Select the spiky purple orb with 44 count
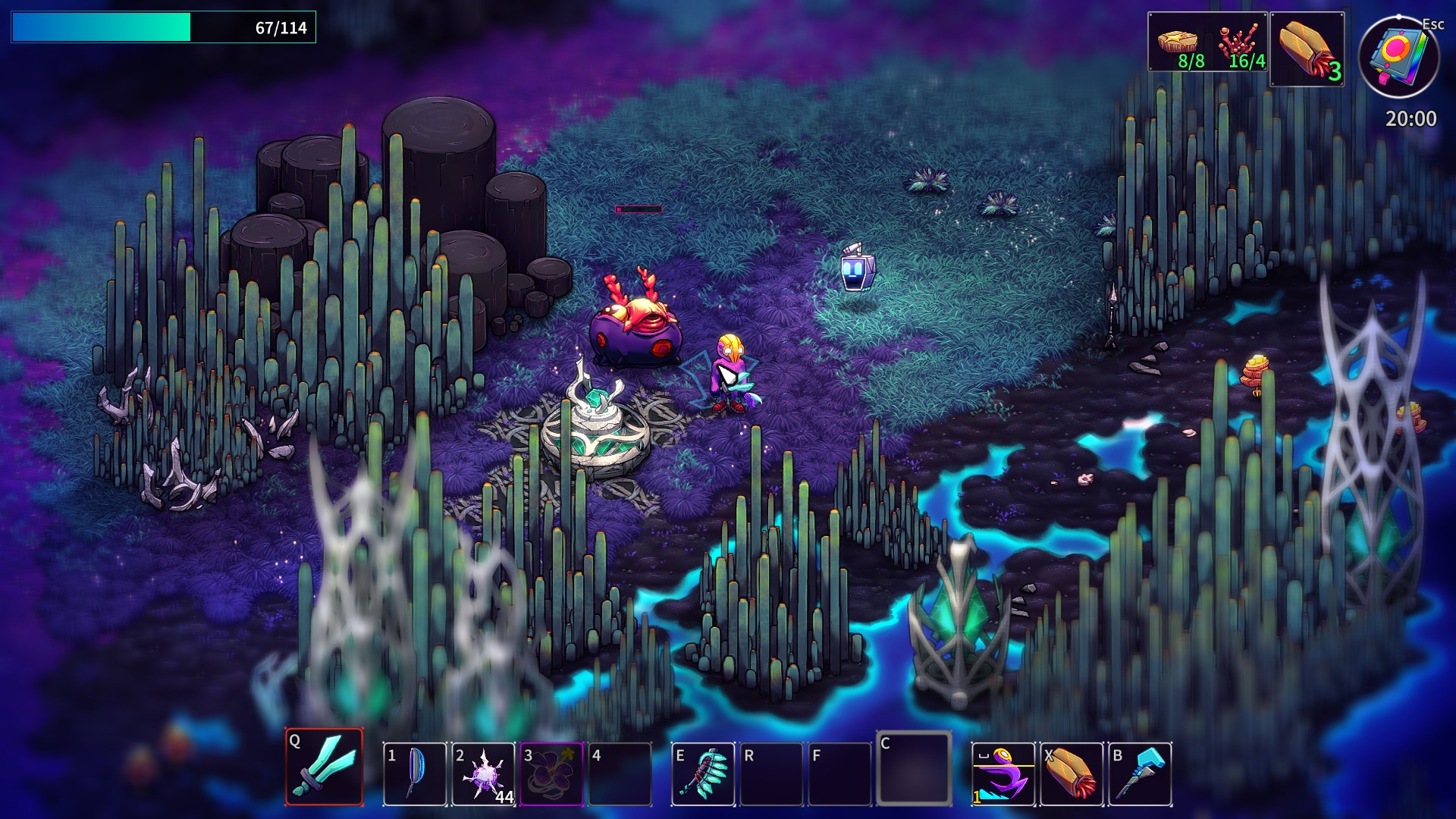The height and width of the screenshot is (819, 1456). [x=483, y=773]
